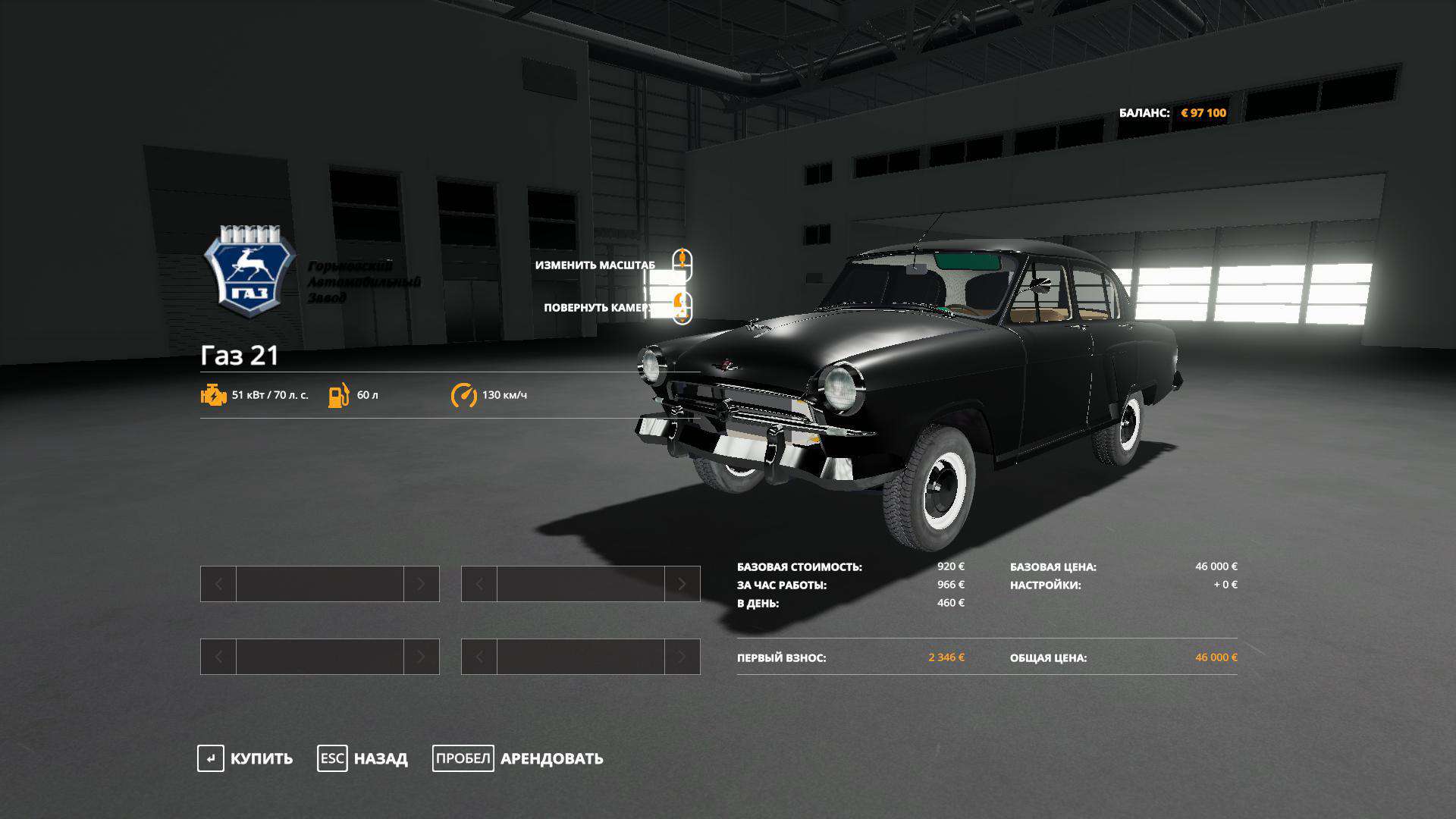
Task: Lease the vehicle via АРЕНДОВАТЬ
Action: coord(519,758)
